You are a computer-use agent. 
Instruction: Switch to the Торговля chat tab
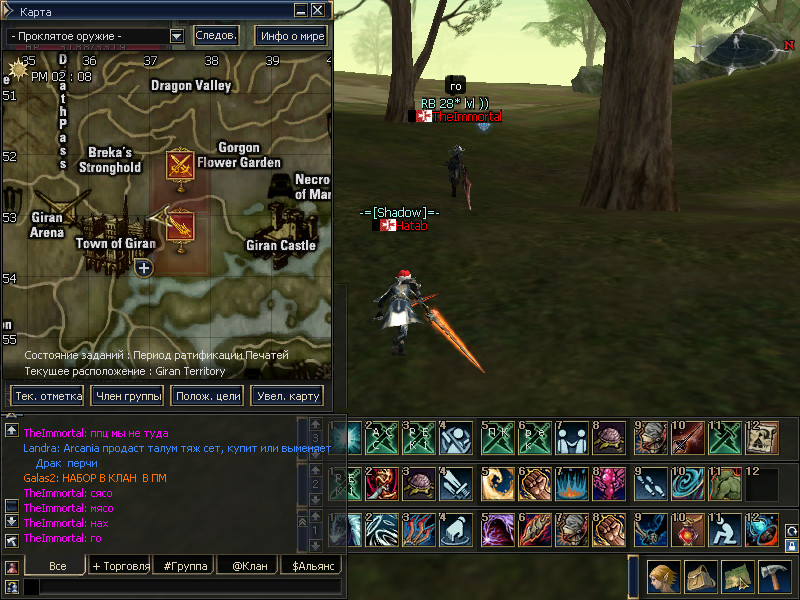pyautogui.click(x=120, y=566)
